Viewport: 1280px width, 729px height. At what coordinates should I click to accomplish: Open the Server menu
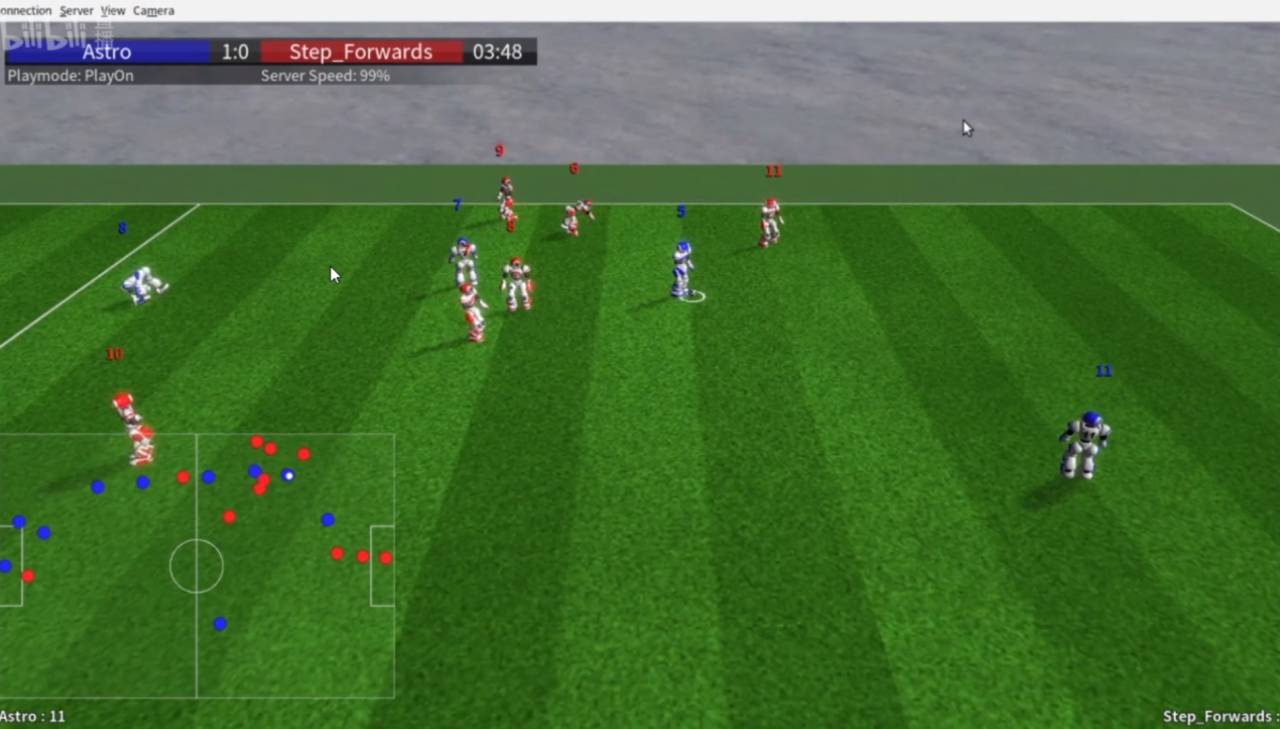coord(76,11)
